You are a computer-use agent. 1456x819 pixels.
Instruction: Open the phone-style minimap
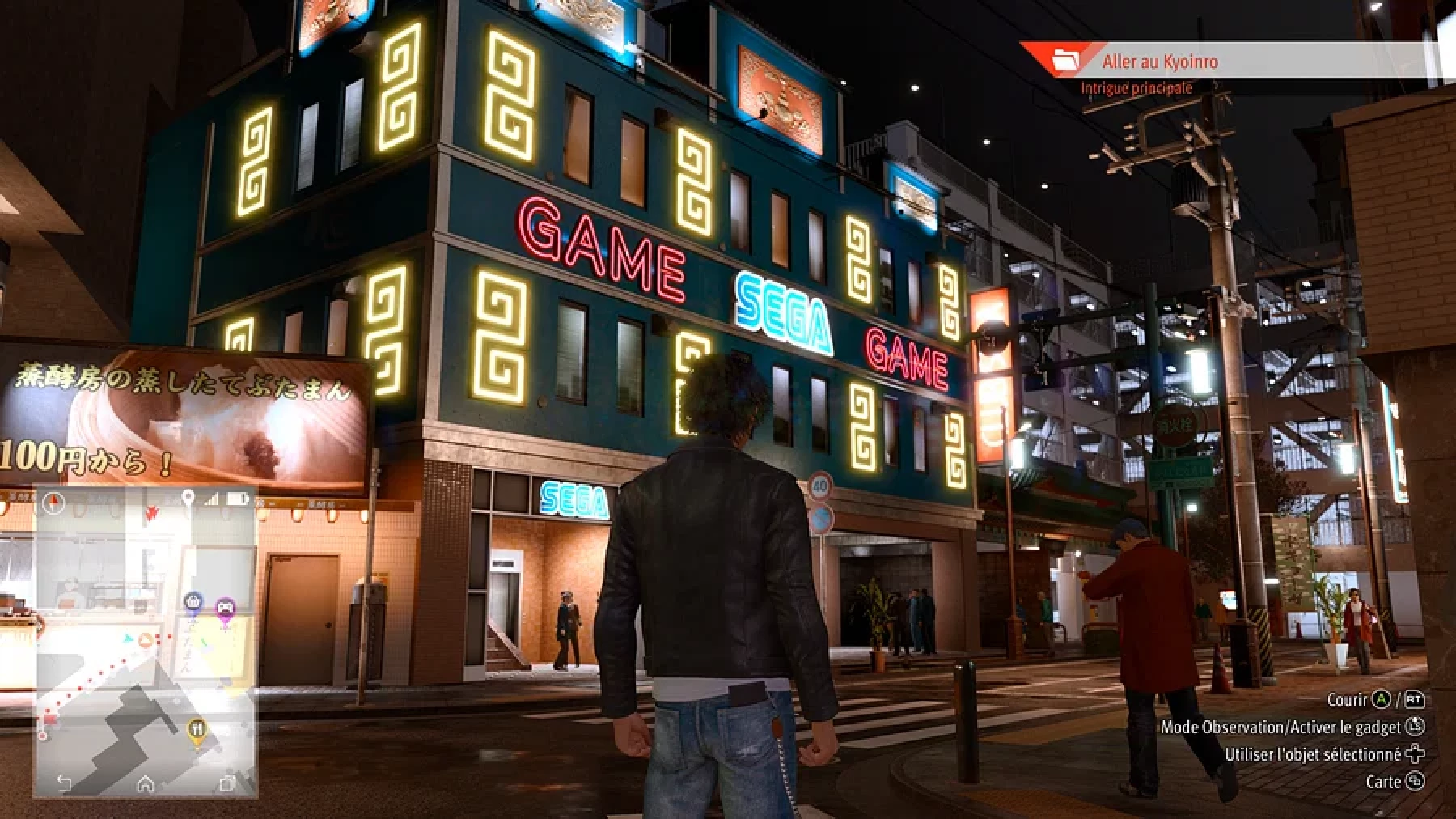tap(146, 631)
